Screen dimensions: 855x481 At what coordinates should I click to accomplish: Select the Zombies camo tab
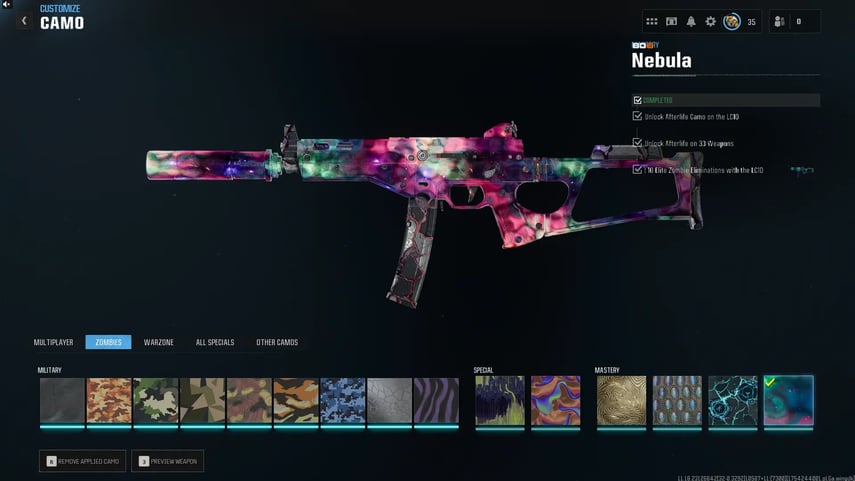(x=108, y=342)
